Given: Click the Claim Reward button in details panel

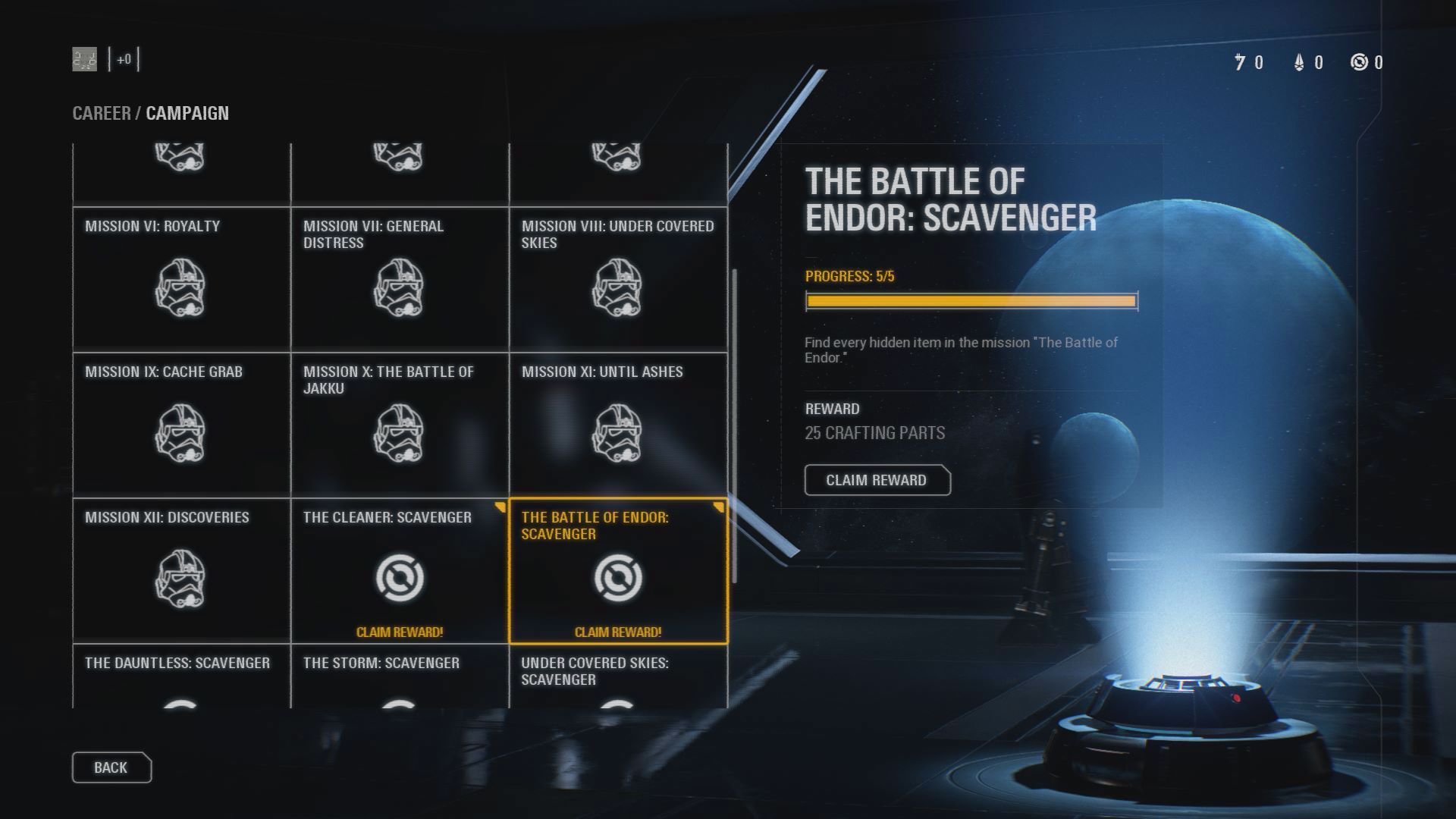Looking at the screenshot, I should [x=877, y=480].
